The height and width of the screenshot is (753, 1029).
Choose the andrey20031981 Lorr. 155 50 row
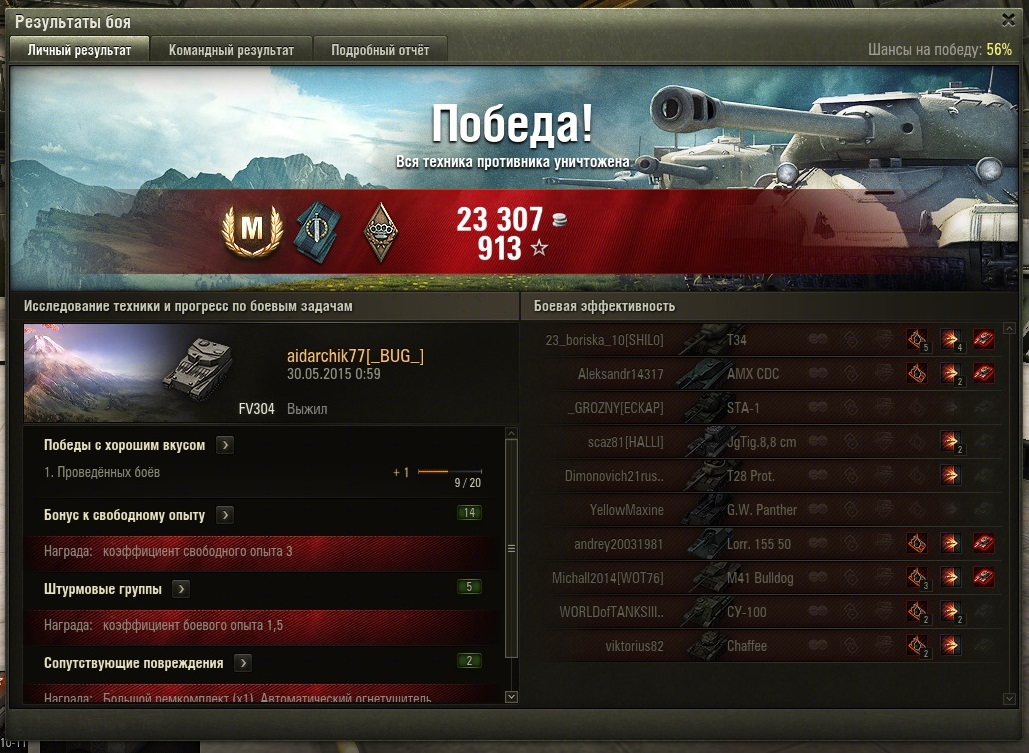[x=760, y=544]
